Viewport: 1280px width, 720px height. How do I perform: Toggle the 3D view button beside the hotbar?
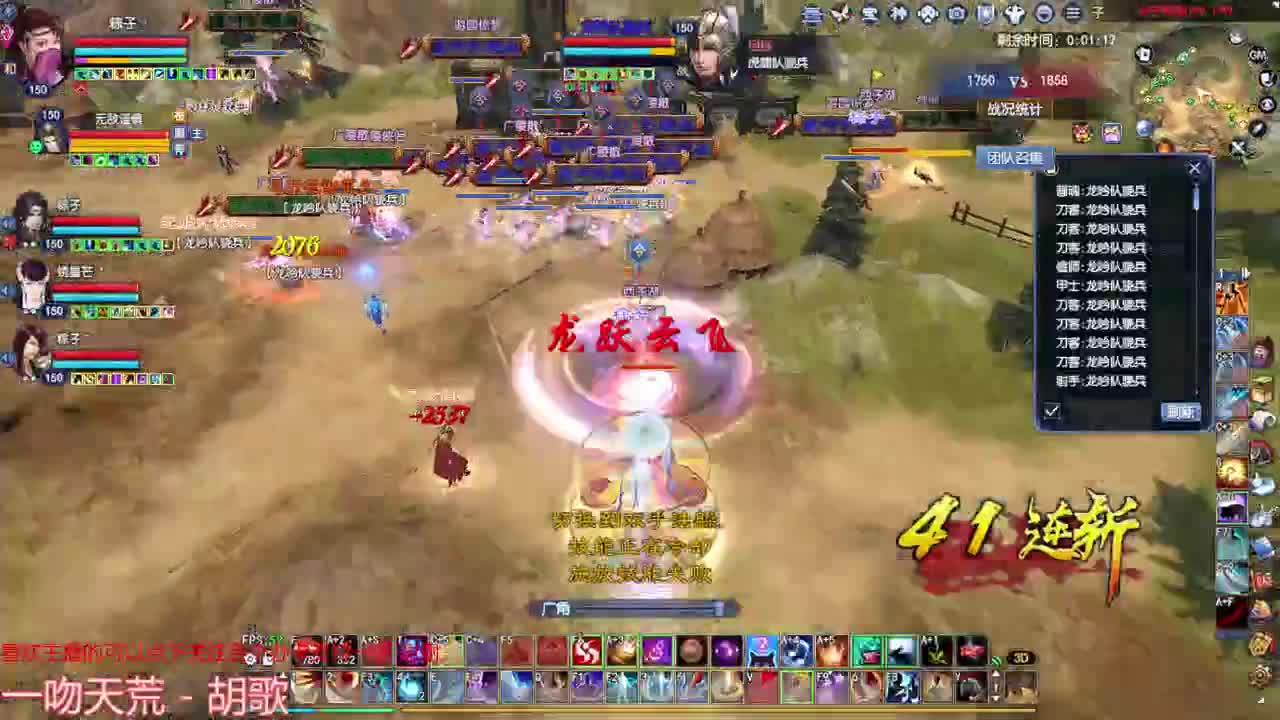(x=1022, y=657)
